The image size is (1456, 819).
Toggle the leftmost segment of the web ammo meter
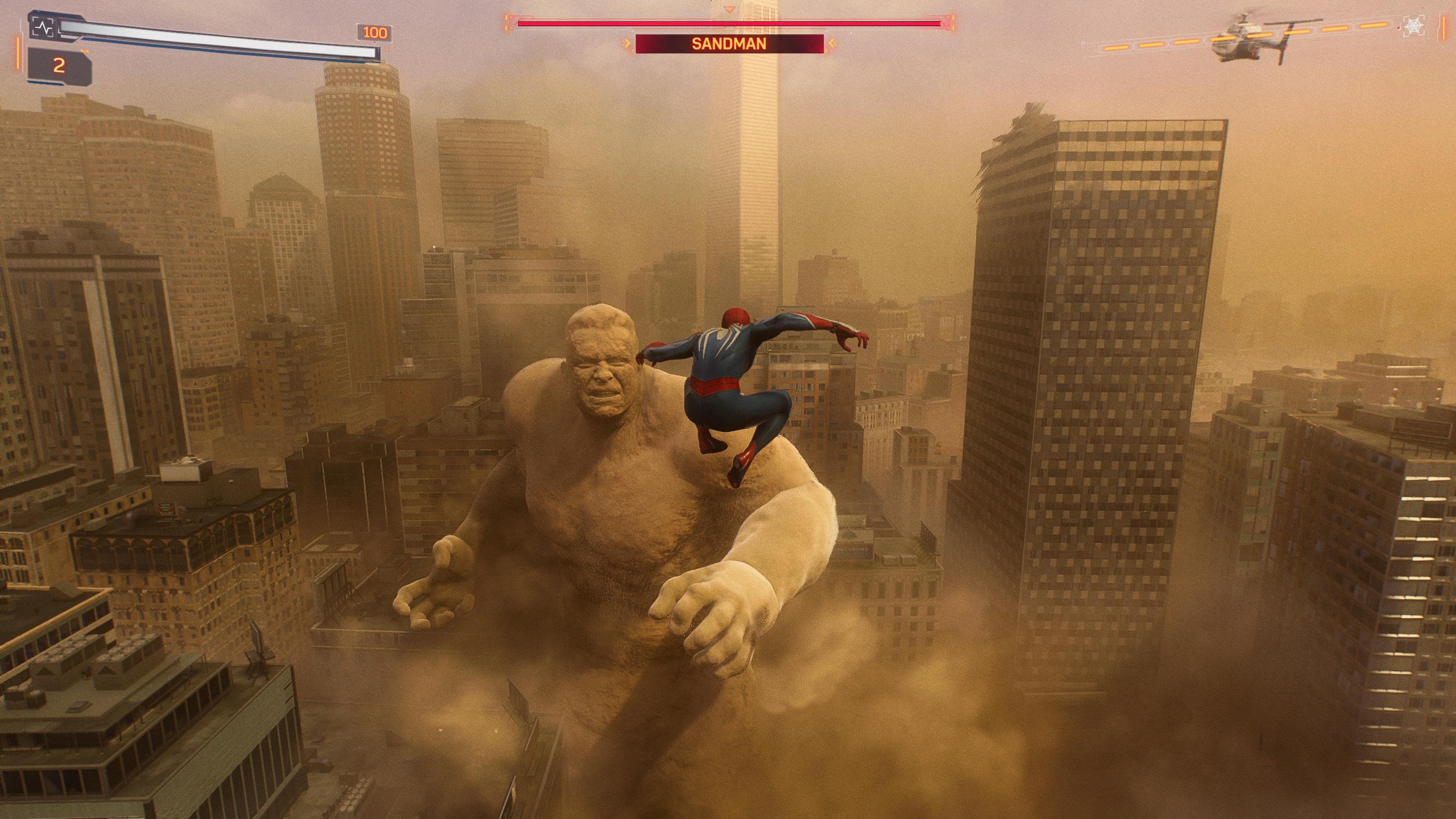coord(1116,49)
